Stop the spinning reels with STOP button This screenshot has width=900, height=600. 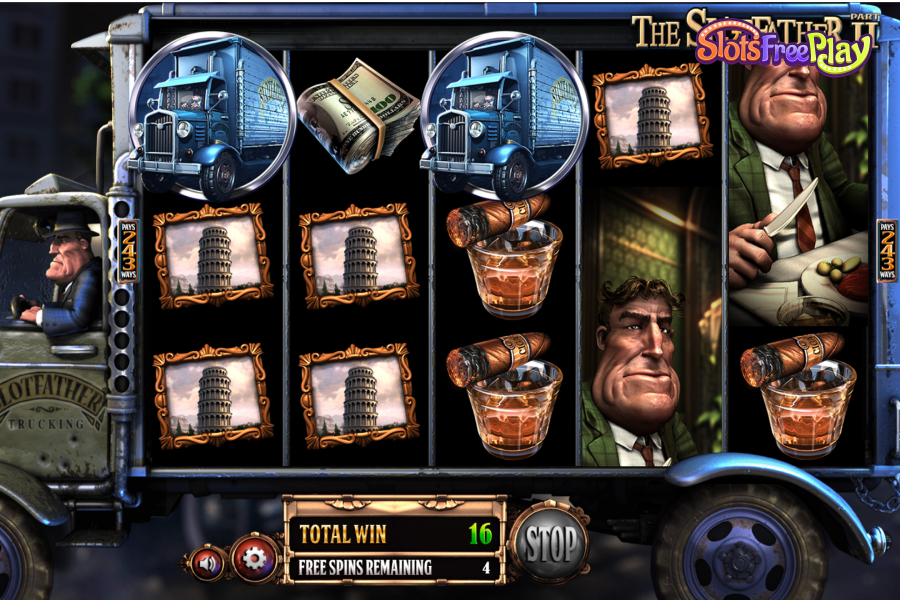point(550,544)
